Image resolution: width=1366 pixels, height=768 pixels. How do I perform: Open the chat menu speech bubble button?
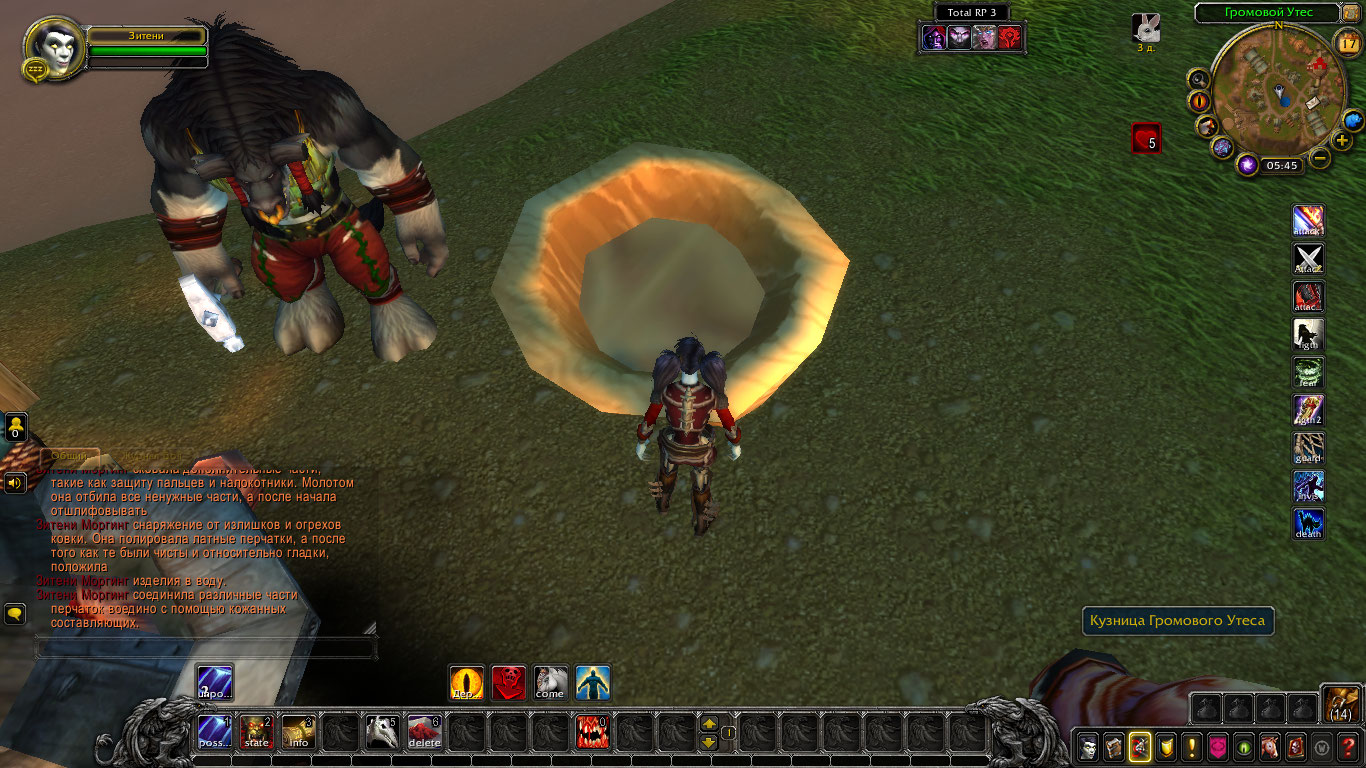tap(15, 613)
